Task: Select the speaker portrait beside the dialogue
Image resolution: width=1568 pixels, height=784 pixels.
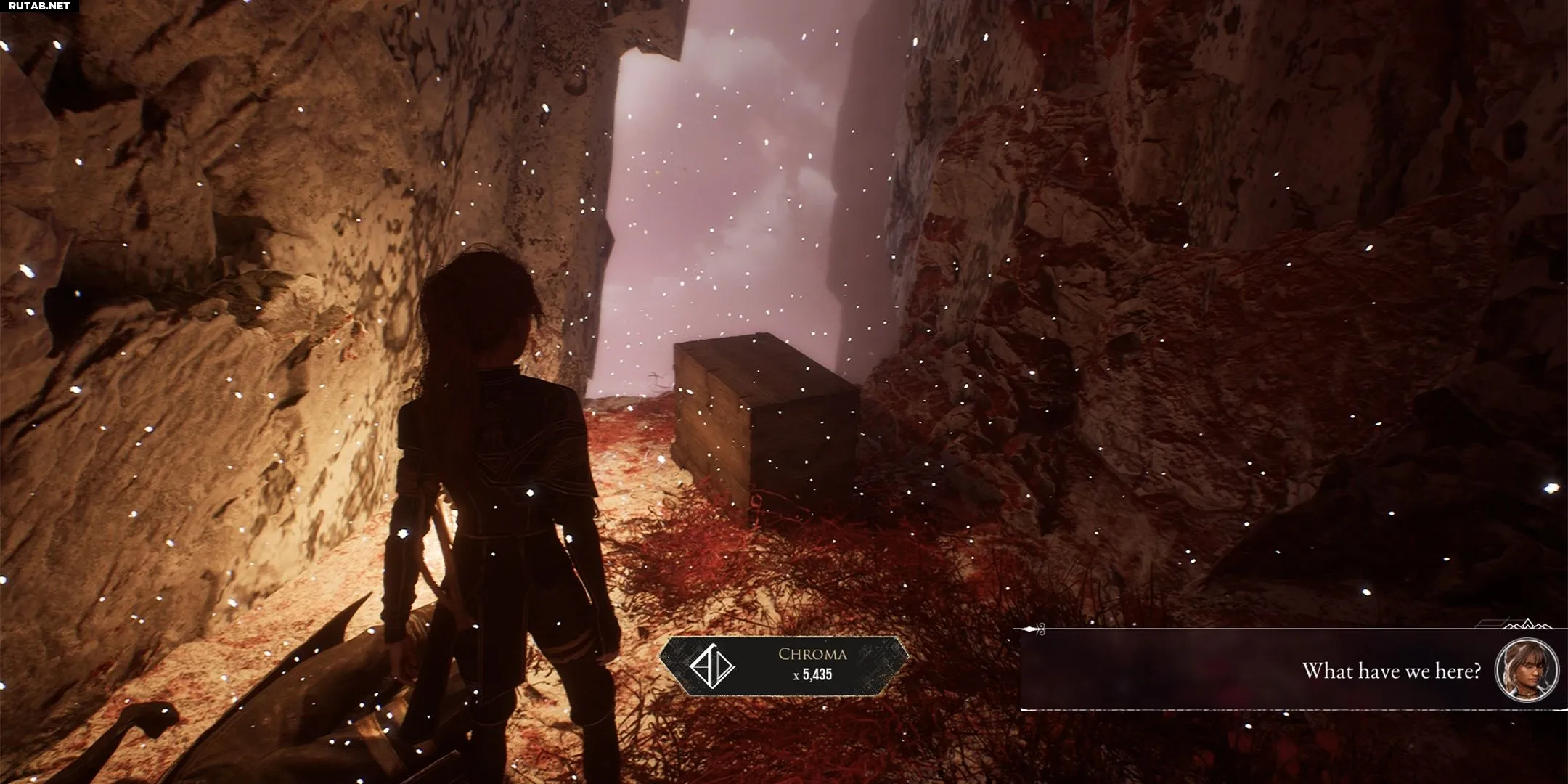Action: click(x=1527, y=670)
